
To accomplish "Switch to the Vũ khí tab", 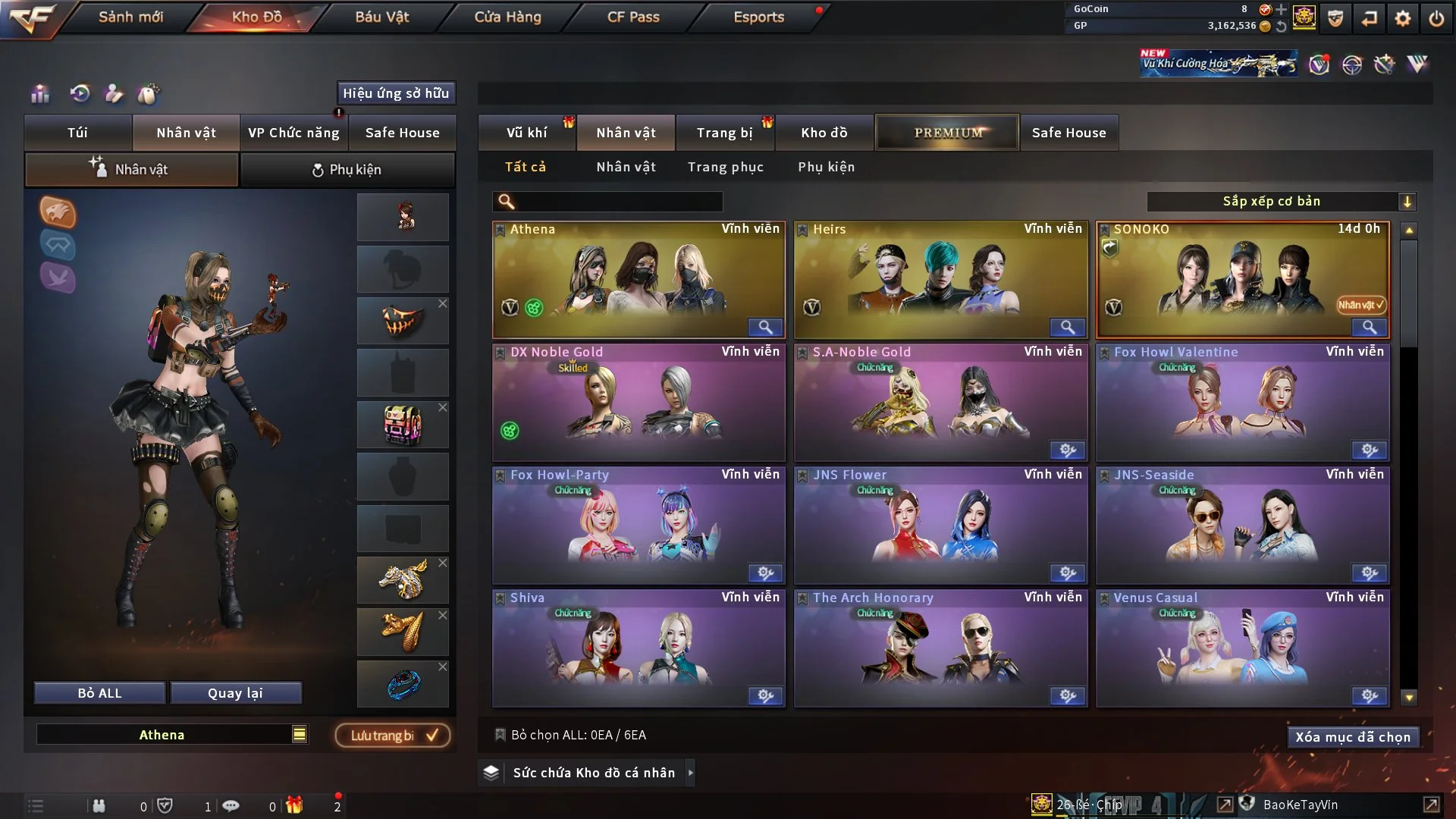I will 526,133.
